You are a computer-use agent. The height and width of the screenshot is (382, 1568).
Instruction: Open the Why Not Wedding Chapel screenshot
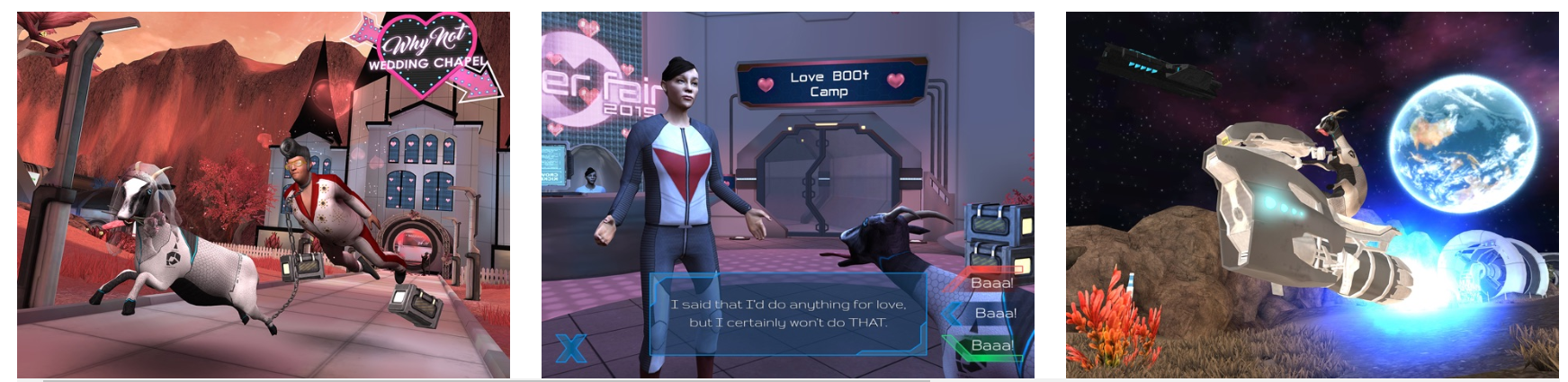click(263, 195)
